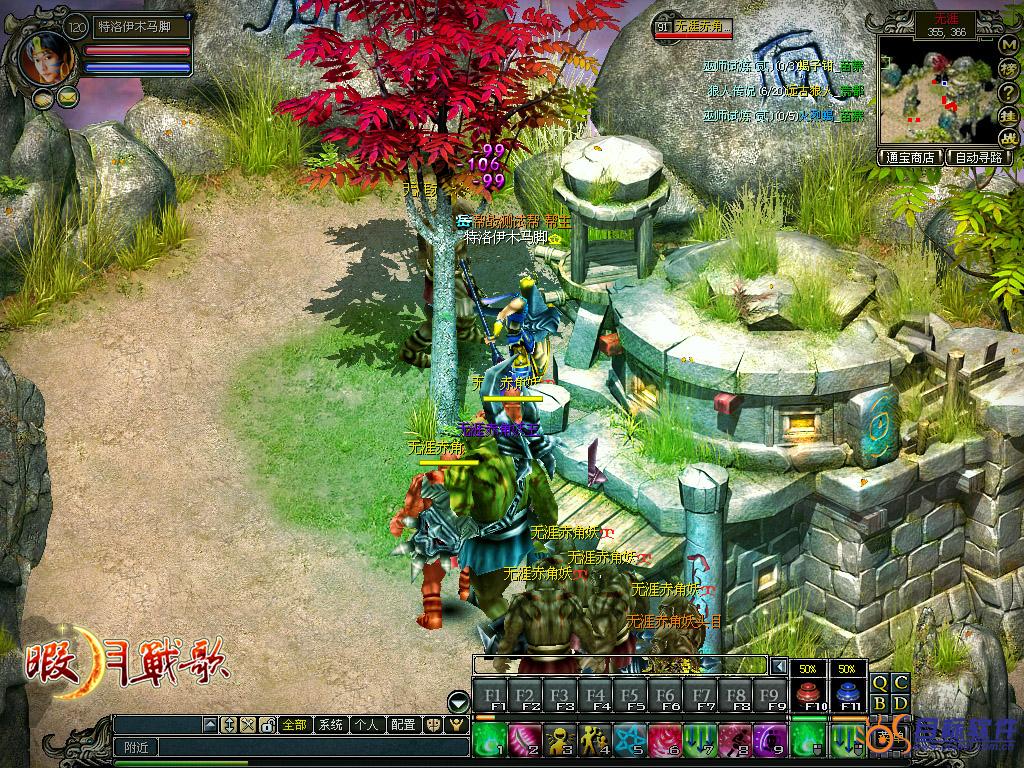Switch to the 系统 chat tab
This screenshot has width=1024, height=768.
(330, 724)
